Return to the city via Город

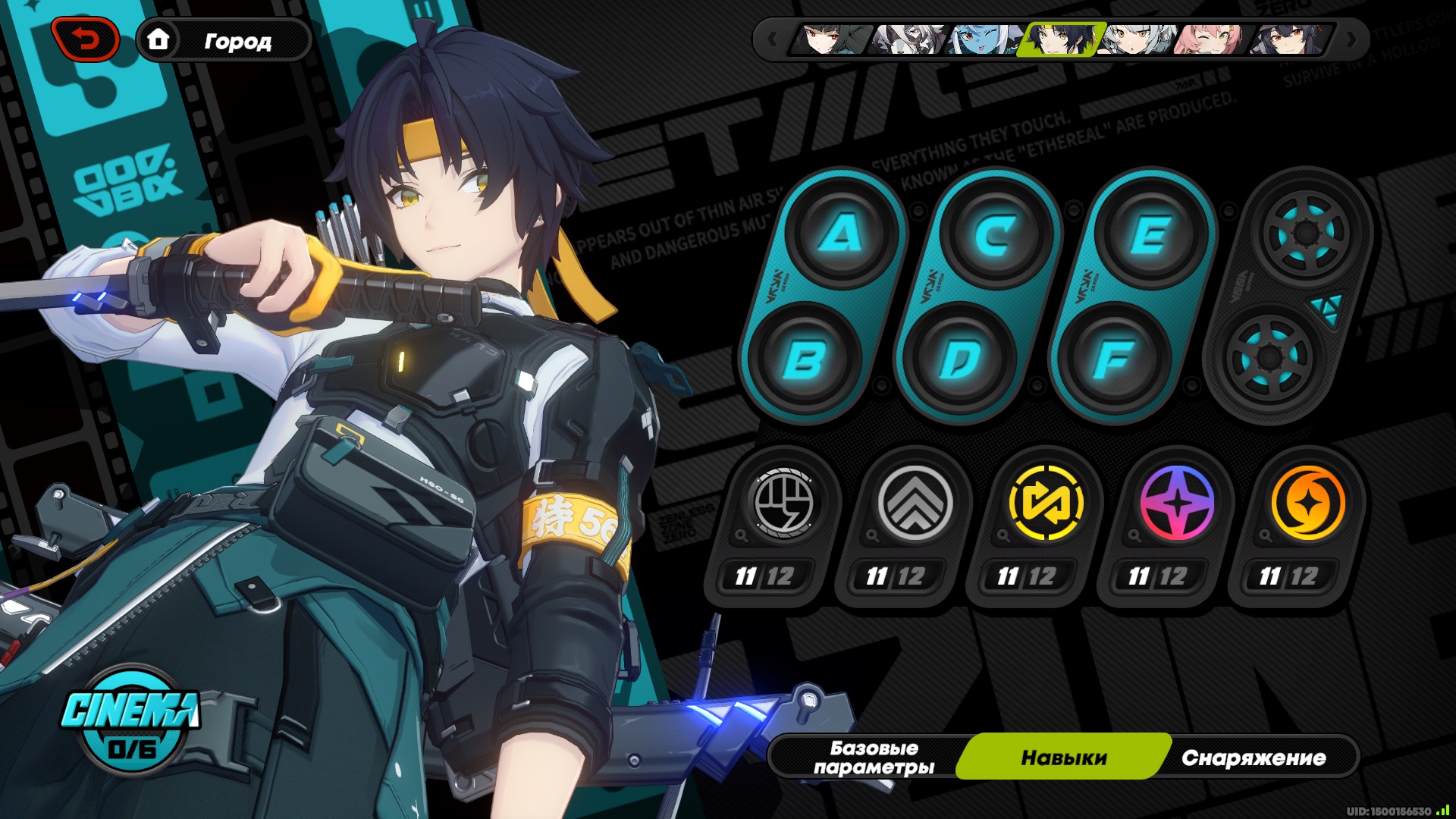pos(224,40)
